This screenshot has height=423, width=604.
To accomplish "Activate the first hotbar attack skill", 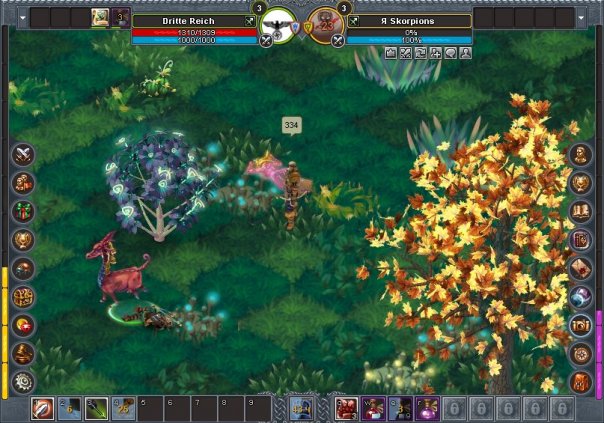I will (43, 408).
